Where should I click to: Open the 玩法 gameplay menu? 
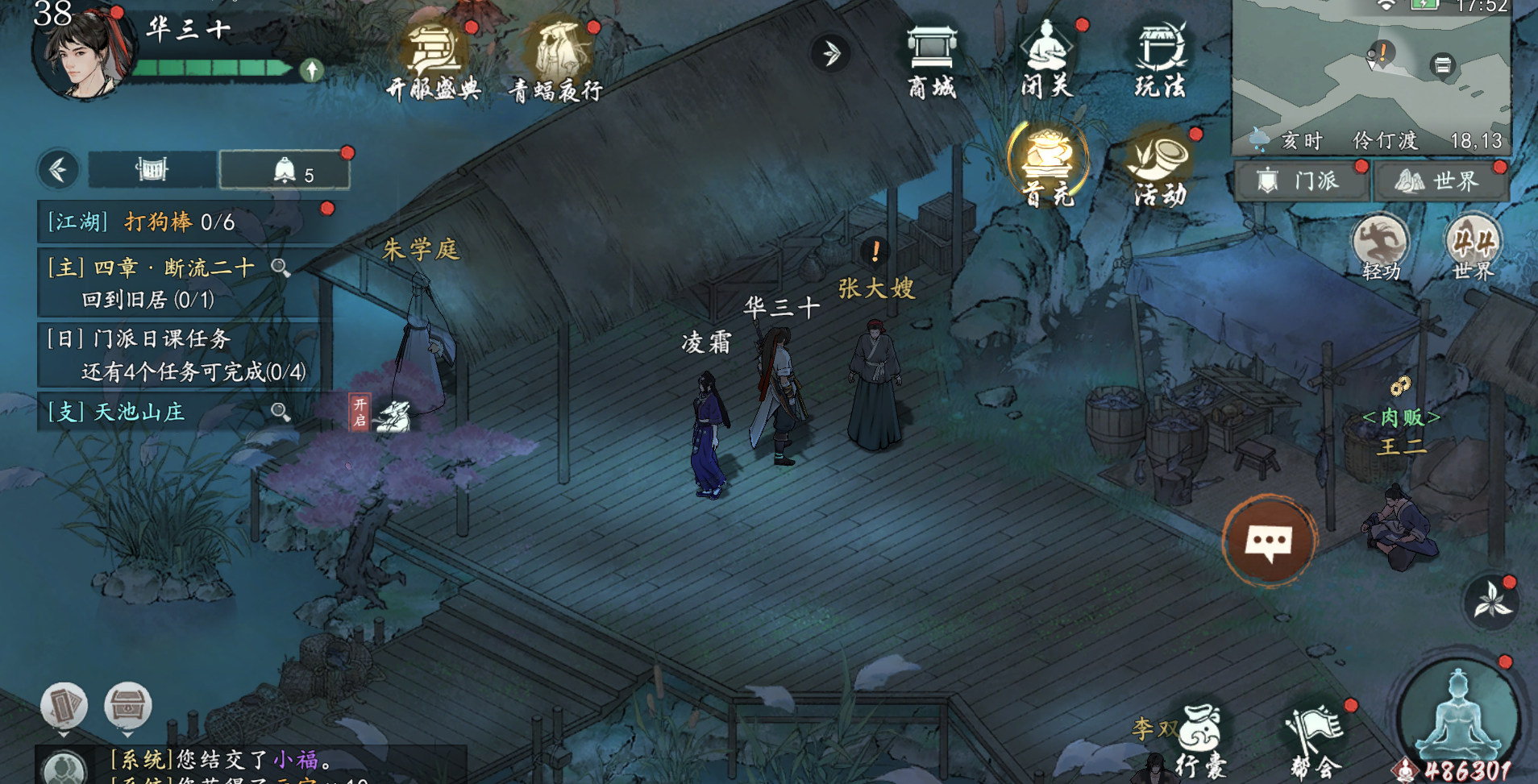1160,60
